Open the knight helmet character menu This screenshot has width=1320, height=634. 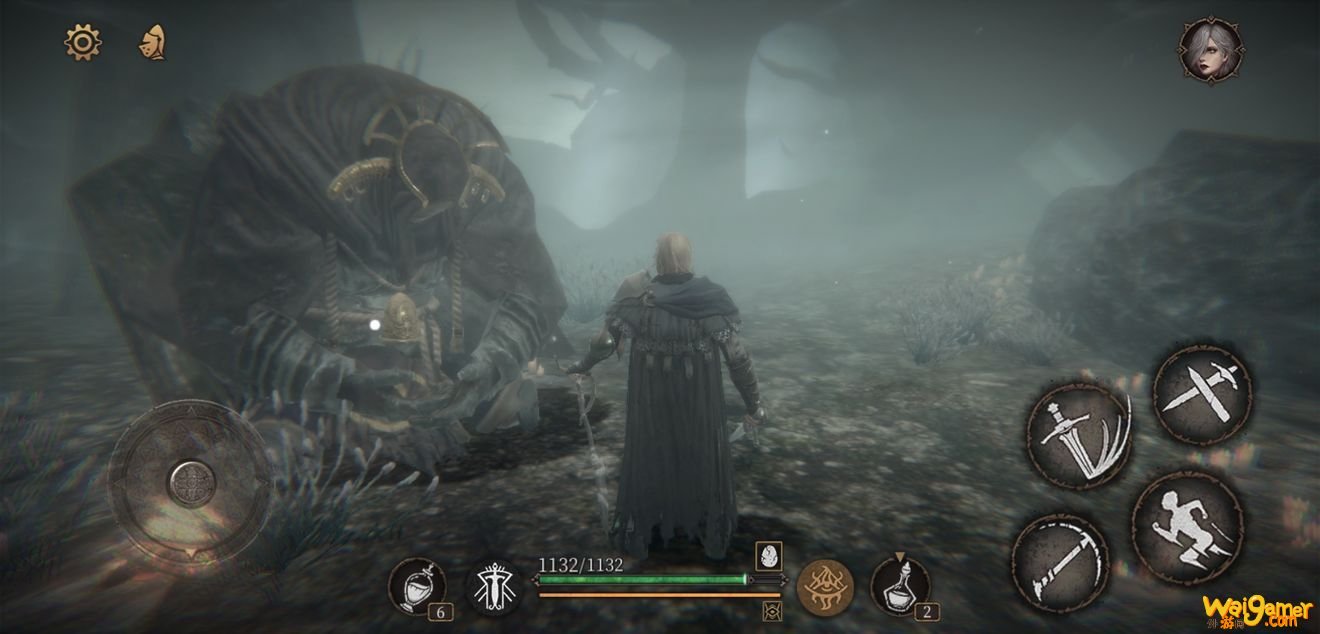pyautogui.click(x=152, y=42)
